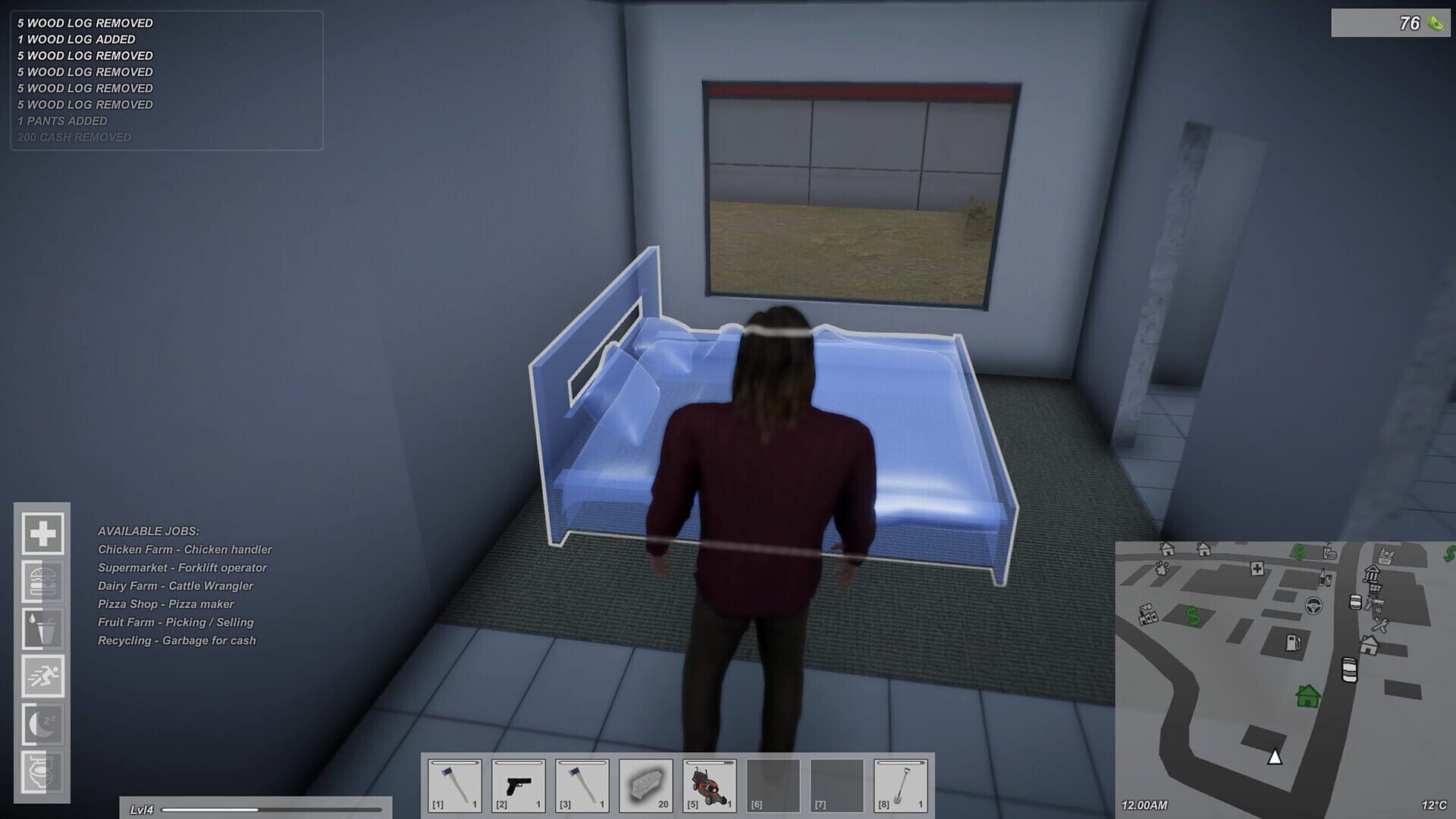Toggle the toilet need icon
The image size is (1456, 819).
coord(44,769)
